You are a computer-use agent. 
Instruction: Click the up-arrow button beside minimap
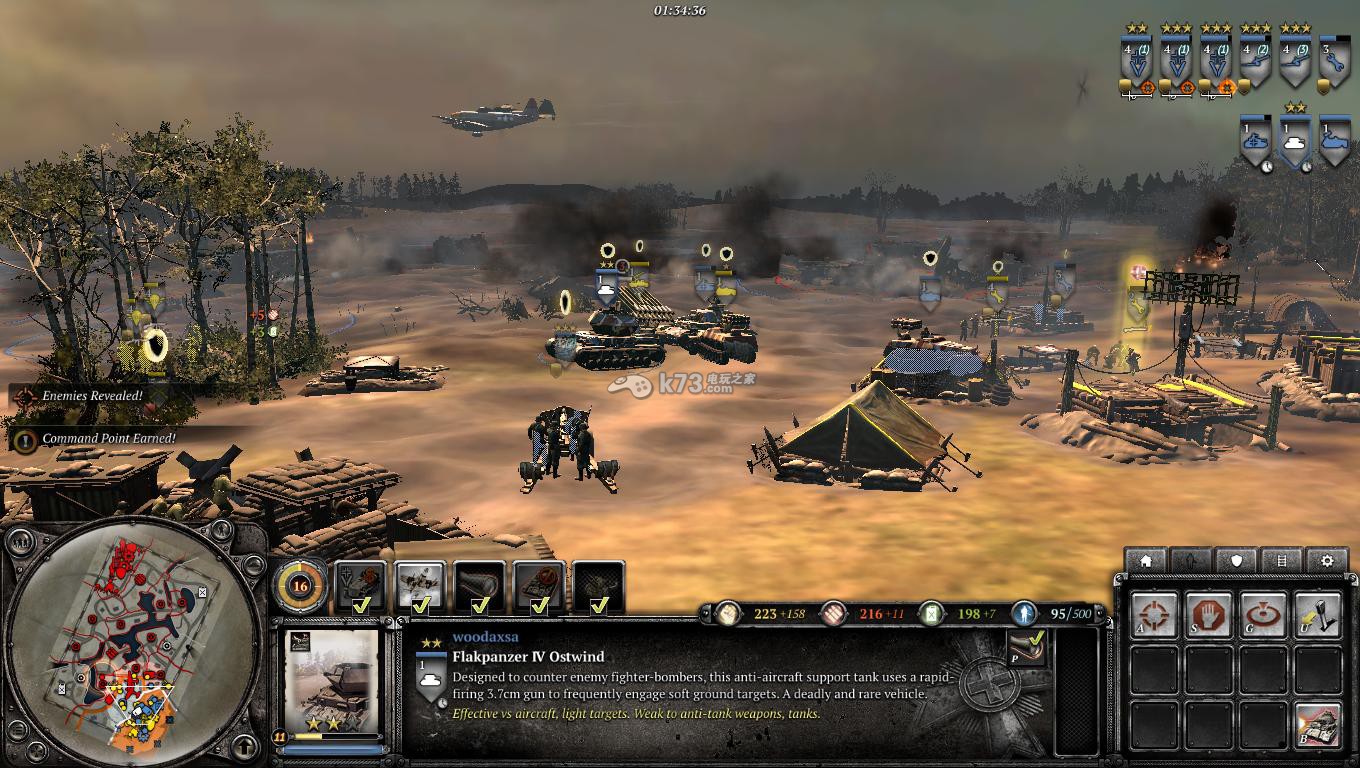coord(245,745)
